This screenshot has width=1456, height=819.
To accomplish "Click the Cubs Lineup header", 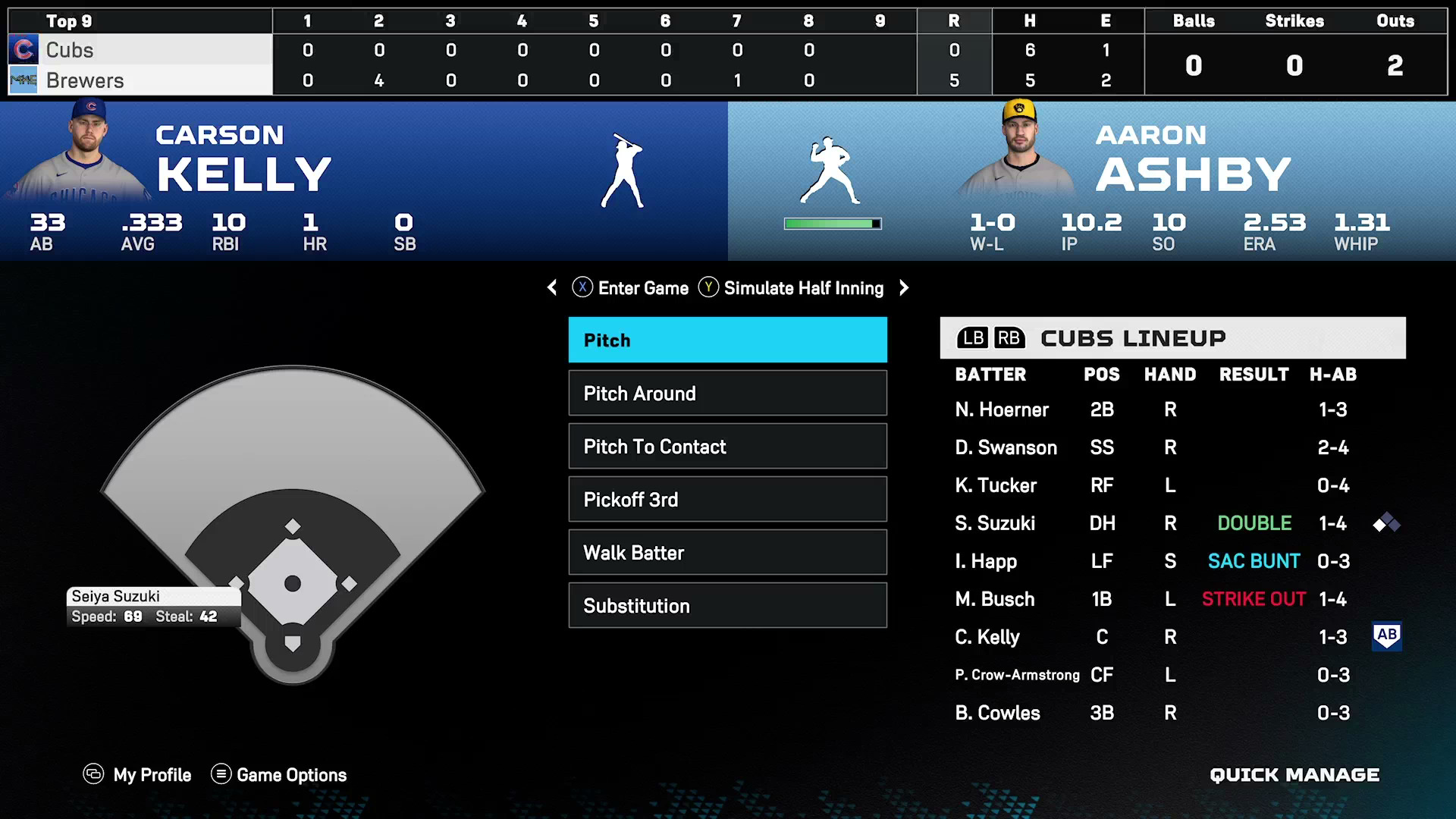I will 1172,338.
